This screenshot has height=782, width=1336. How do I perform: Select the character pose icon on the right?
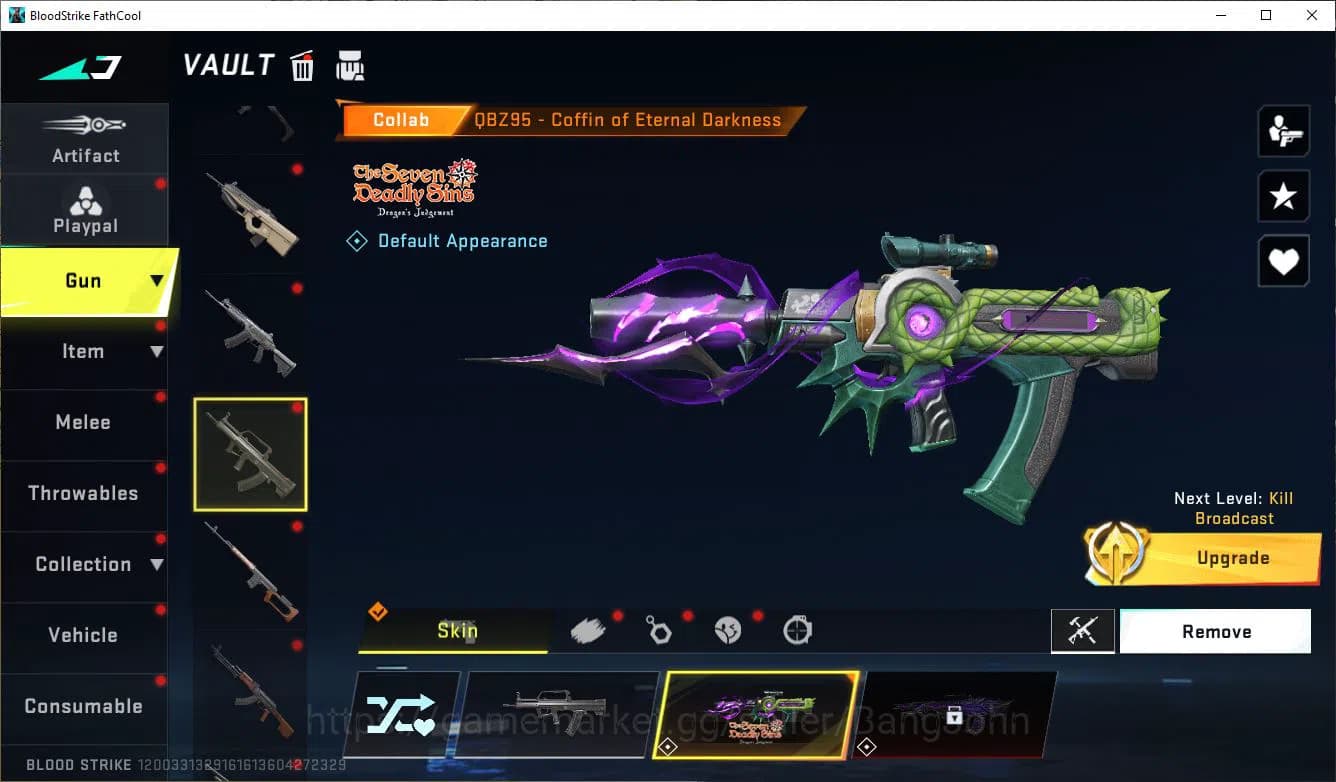click(1283, 131)
